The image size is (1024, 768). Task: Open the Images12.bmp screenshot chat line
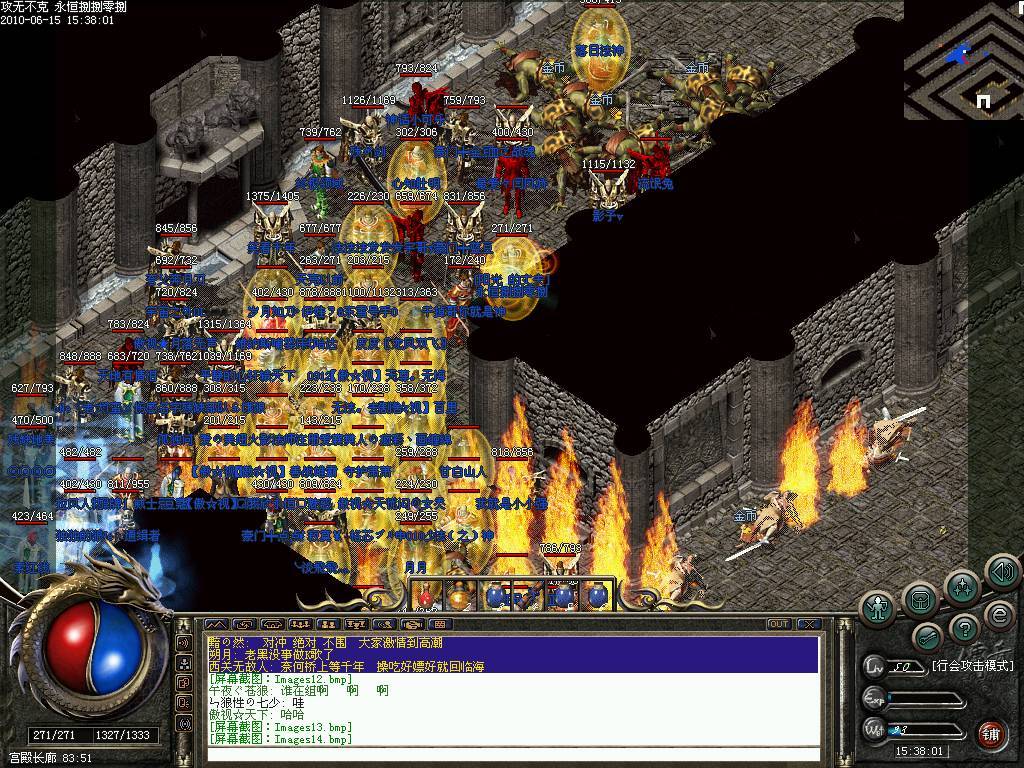point(280,677)
